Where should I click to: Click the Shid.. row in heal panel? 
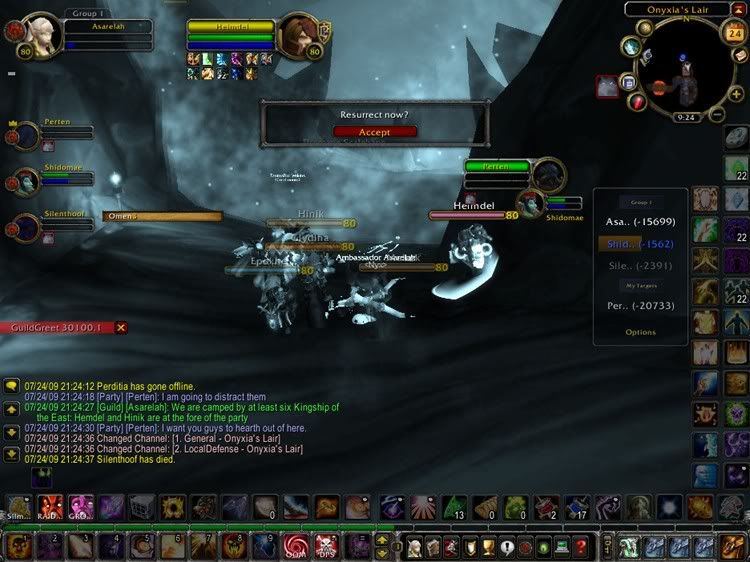(640, 243)
